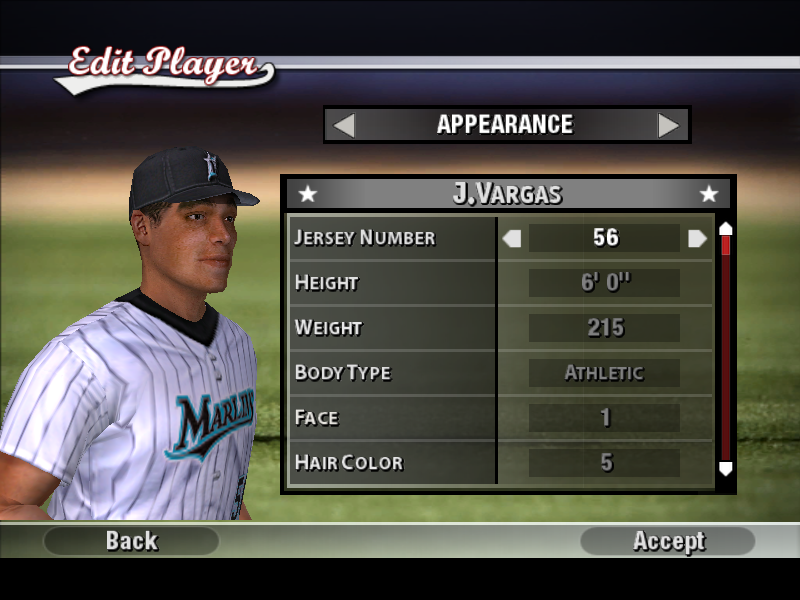The width and height of the screenshot is (800, 600).
Task: Select the Face row
Action: click(392, 418)
